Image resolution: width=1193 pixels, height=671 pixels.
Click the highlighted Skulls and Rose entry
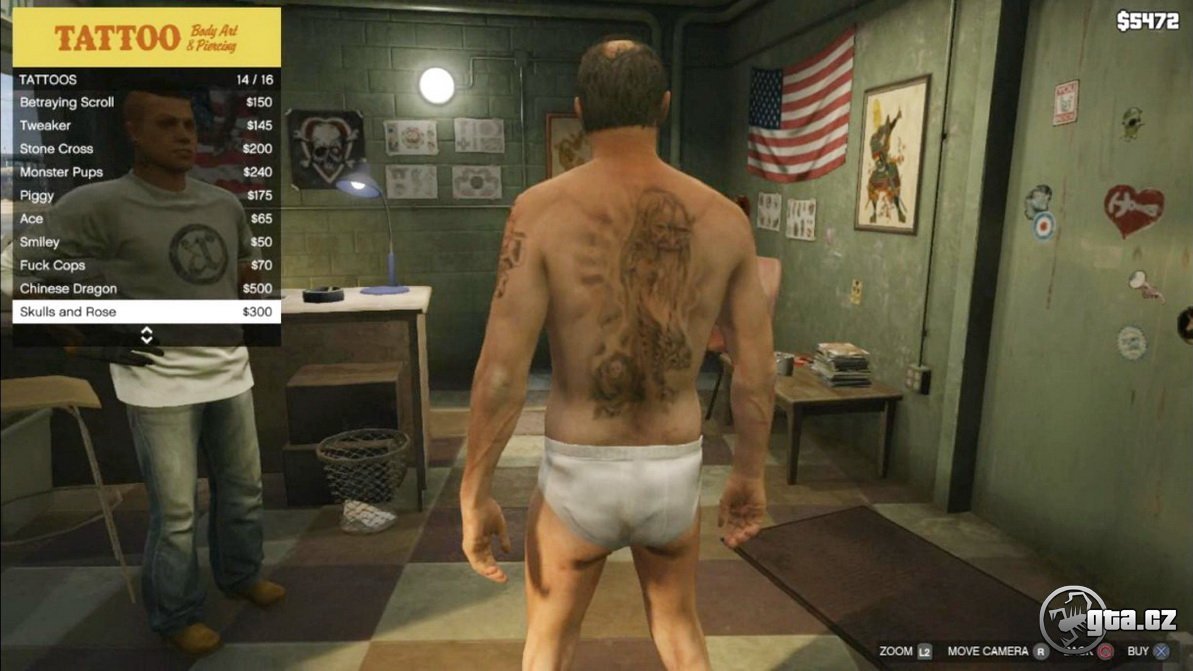146,312
